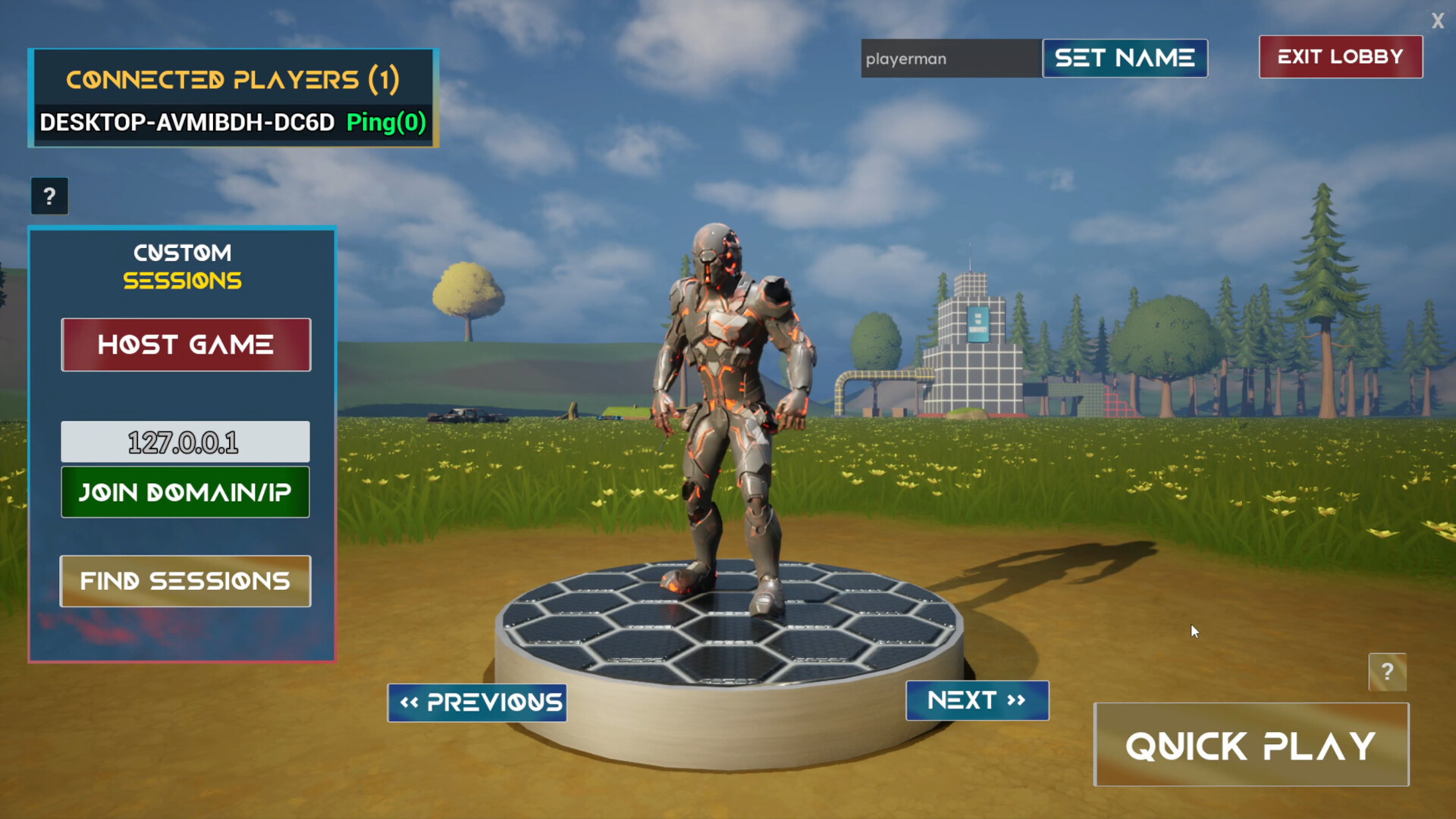Click the Connected Players (1) header
The width and height of the screenshot is (1456, 819).
[232, 78]
